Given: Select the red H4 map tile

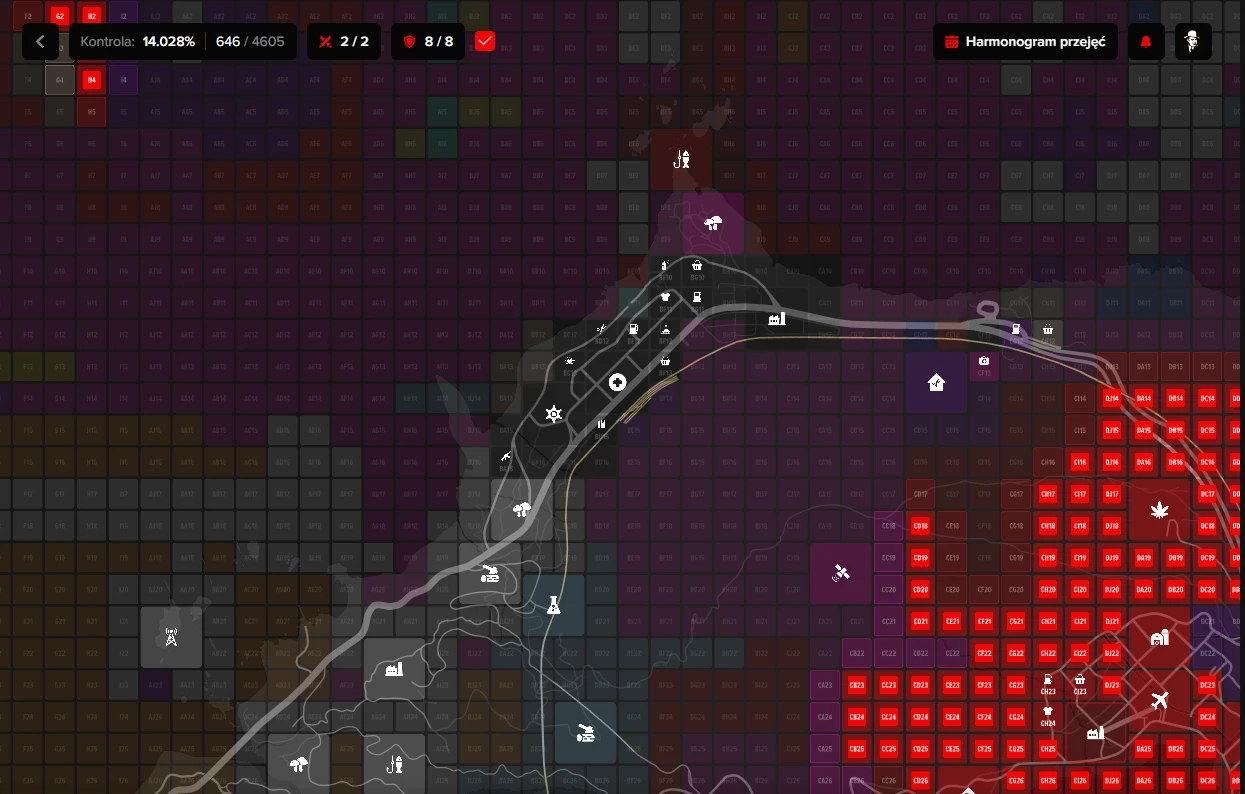Looking at the screenshot, I should click(91, 79).
